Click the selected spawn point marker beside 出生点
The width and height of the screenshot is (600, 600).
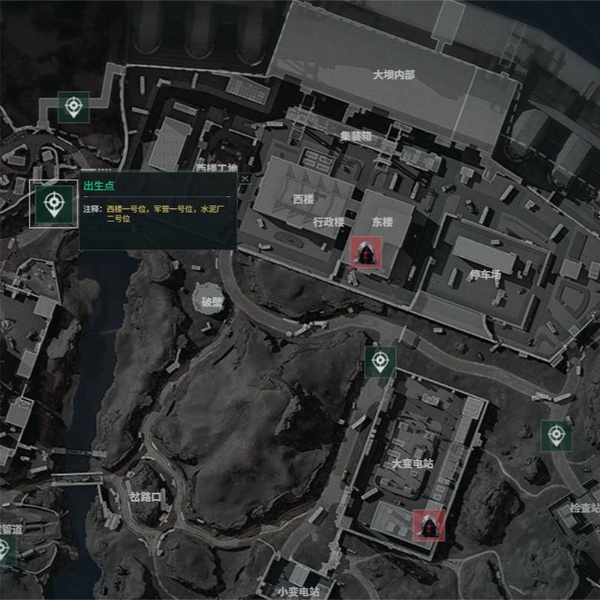pyautogui.click(x=53, y=205)
